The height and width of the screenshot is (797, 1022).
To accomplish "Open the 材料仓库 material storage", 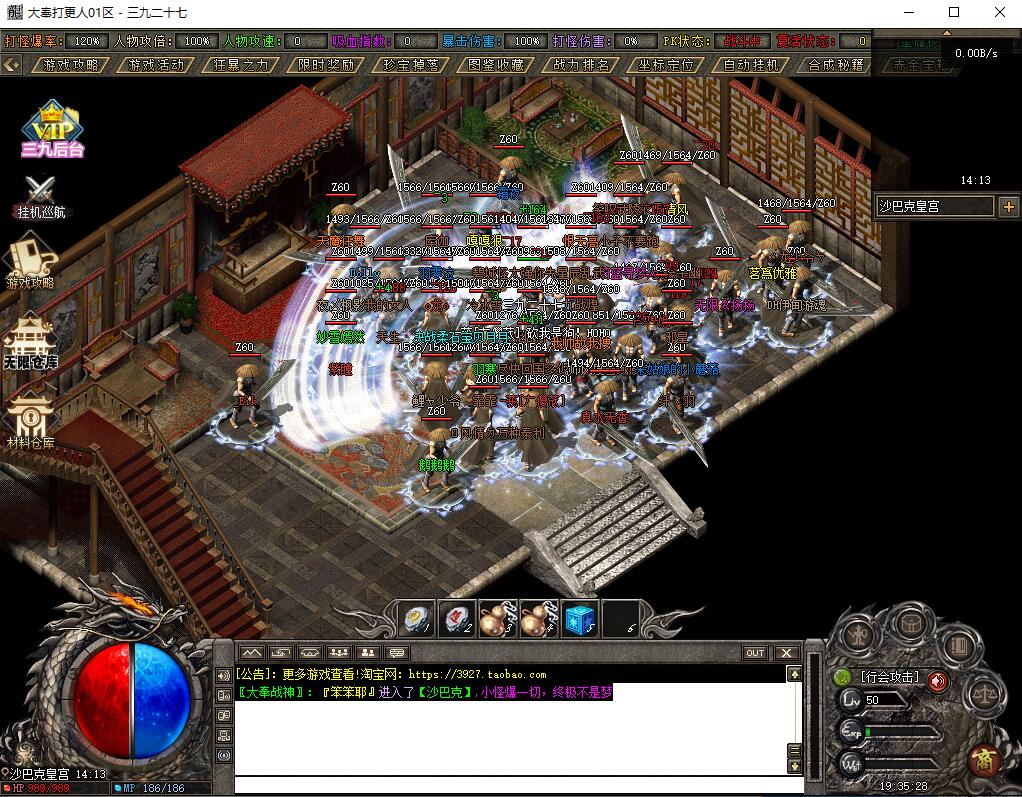I will [30, 420].
